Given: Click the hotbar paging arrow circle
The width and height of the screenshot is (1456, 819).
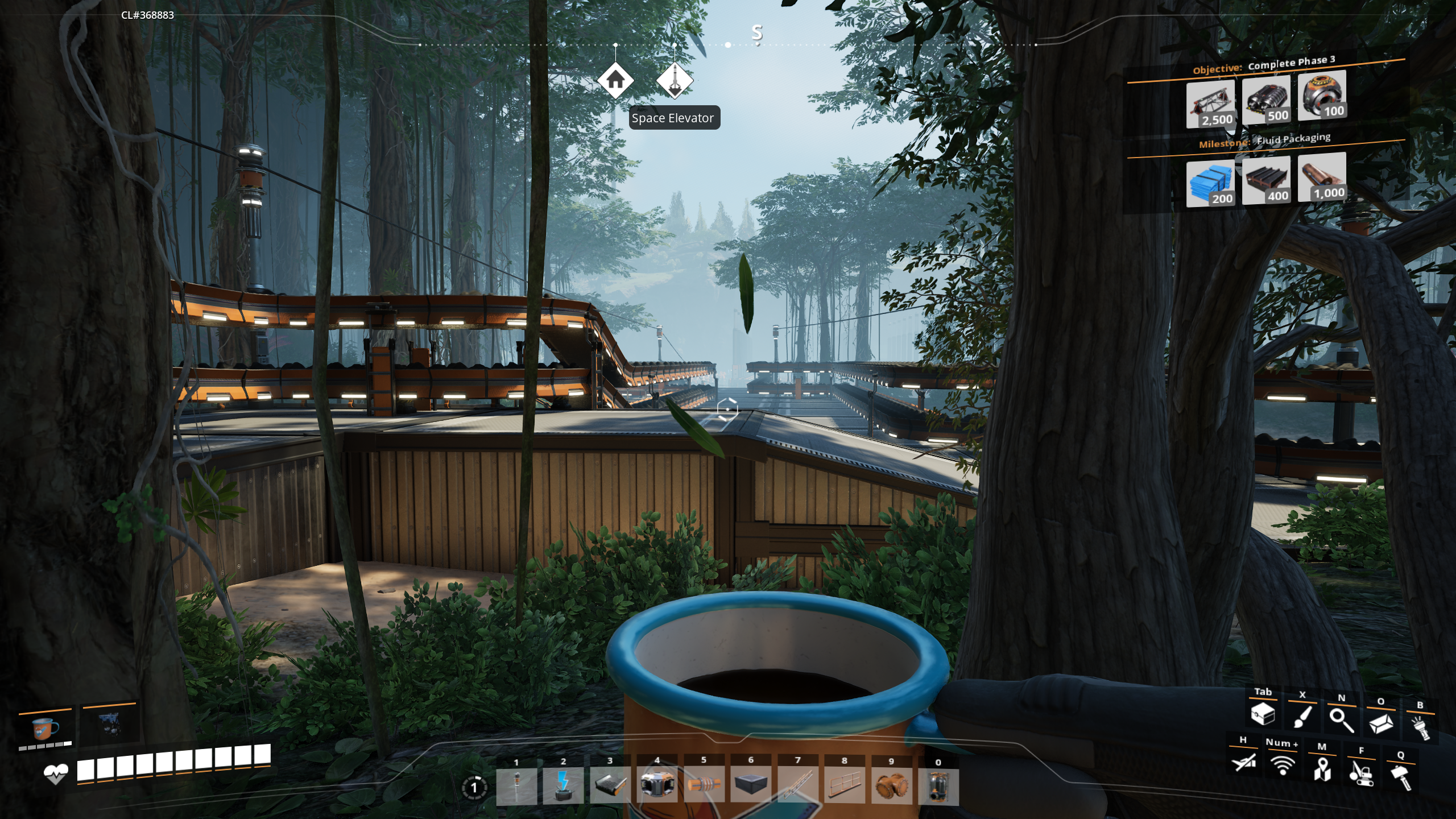Looking at the screenshot, I should point(474,788).
